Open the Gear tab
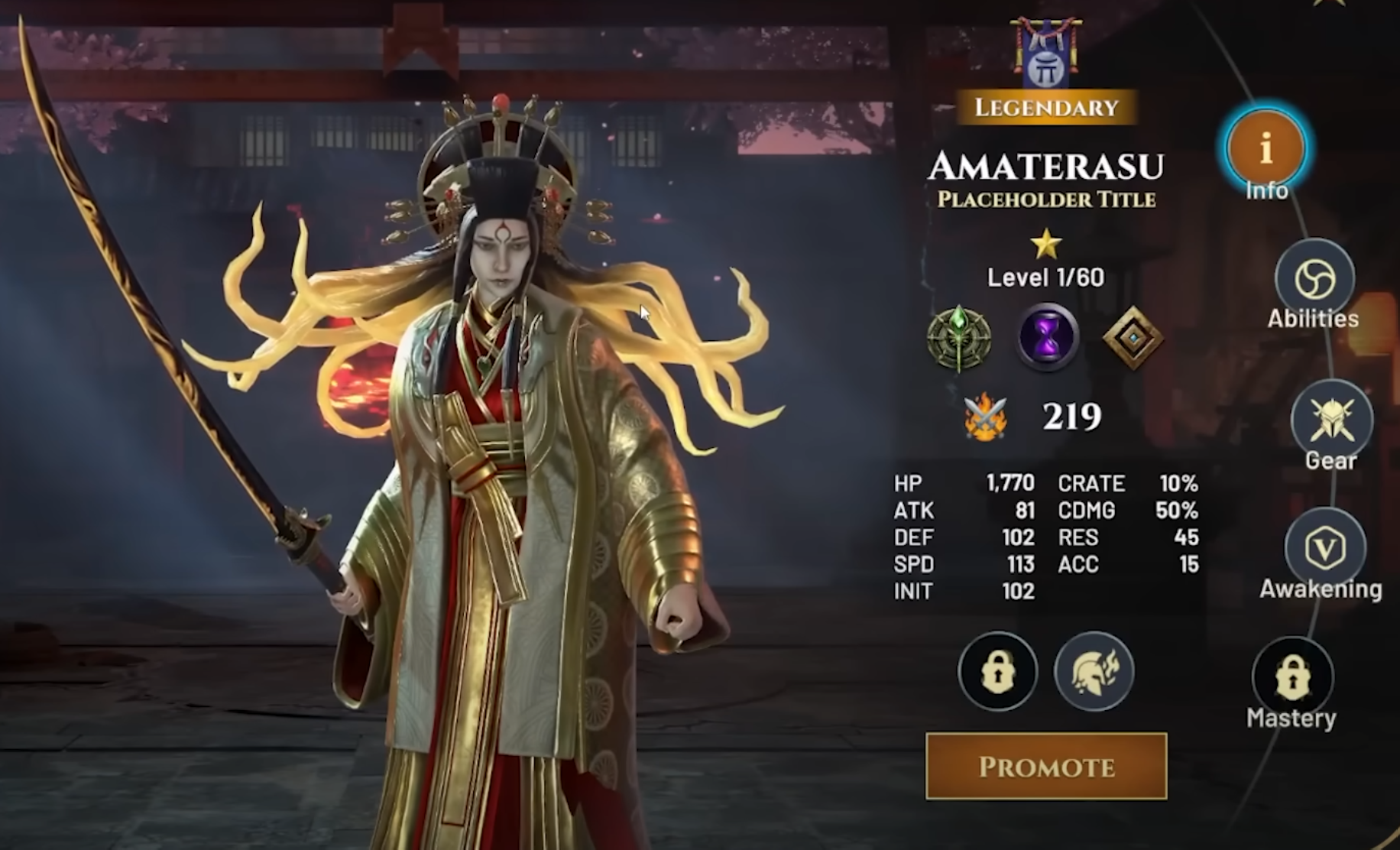The height and width of the screenshot is (850, 1400). point(1331,420)
